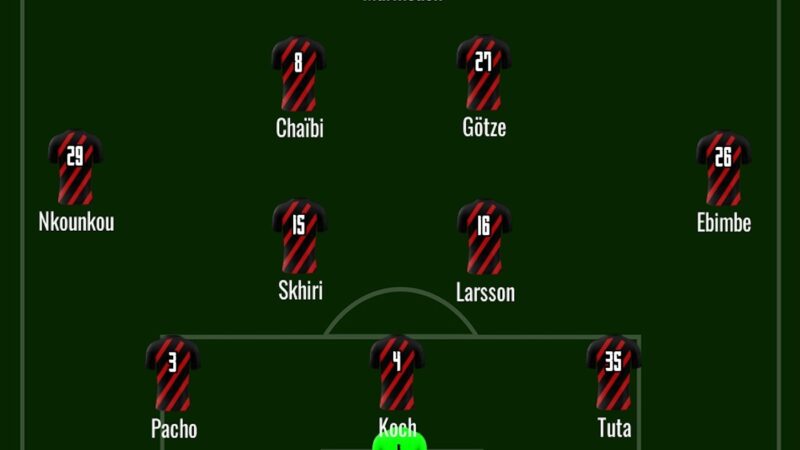Select Ebimbe's number 26 shirt

(x=723, y=167)
